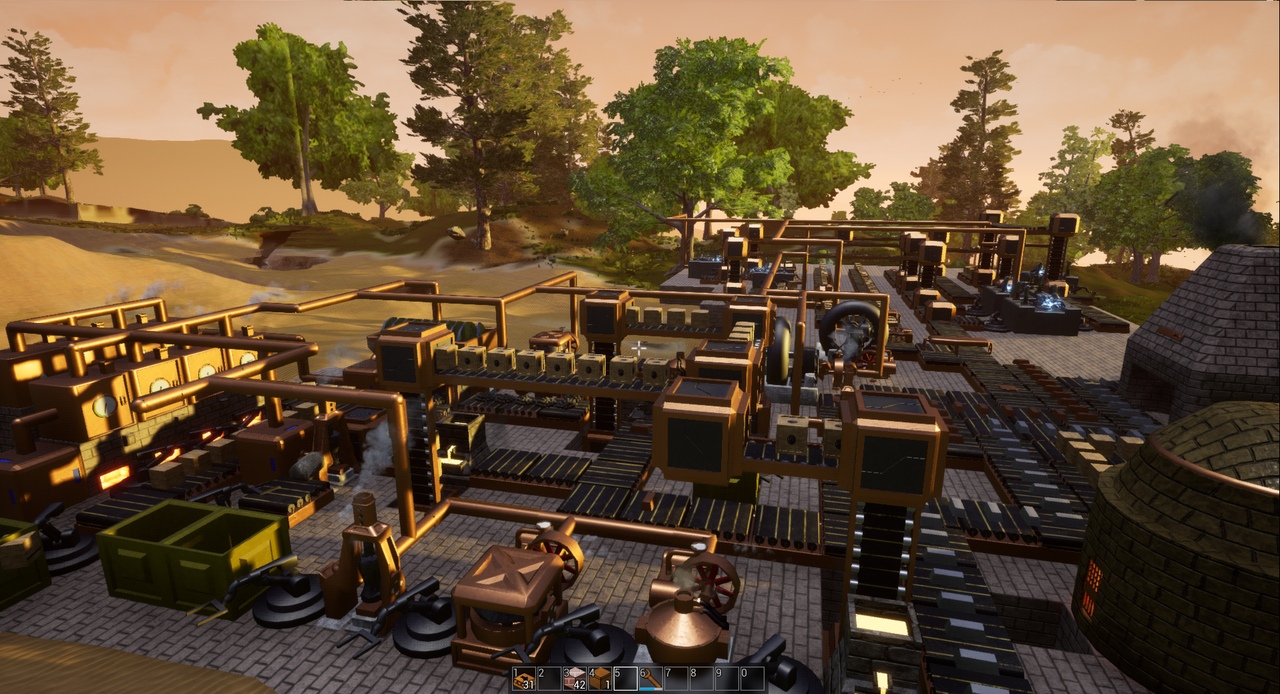Choose the copper crate in slot 4
The image size is (1280, 694).
(600, 679)
